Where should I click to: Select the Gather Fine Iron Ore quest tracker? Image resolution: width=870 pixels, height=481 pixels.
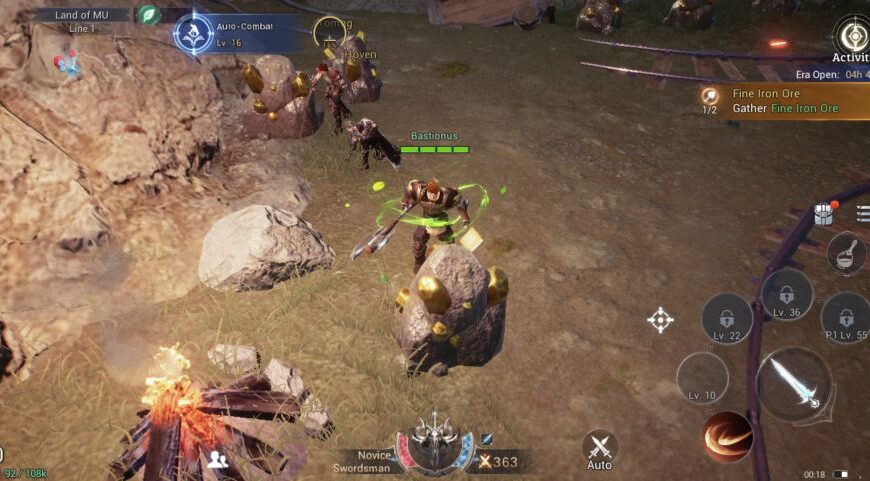(783, 101)
